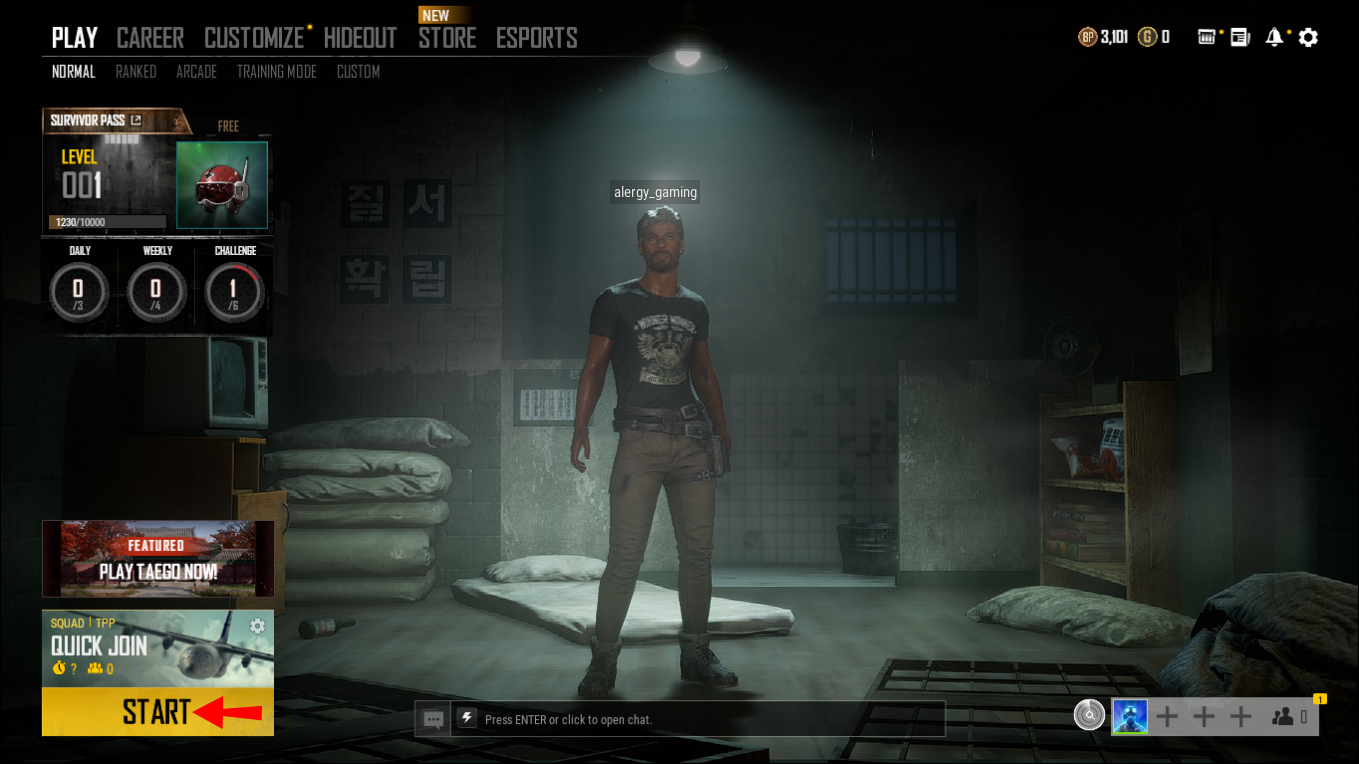
Task: Open the Hideout menu
Action: pos(360,38)
